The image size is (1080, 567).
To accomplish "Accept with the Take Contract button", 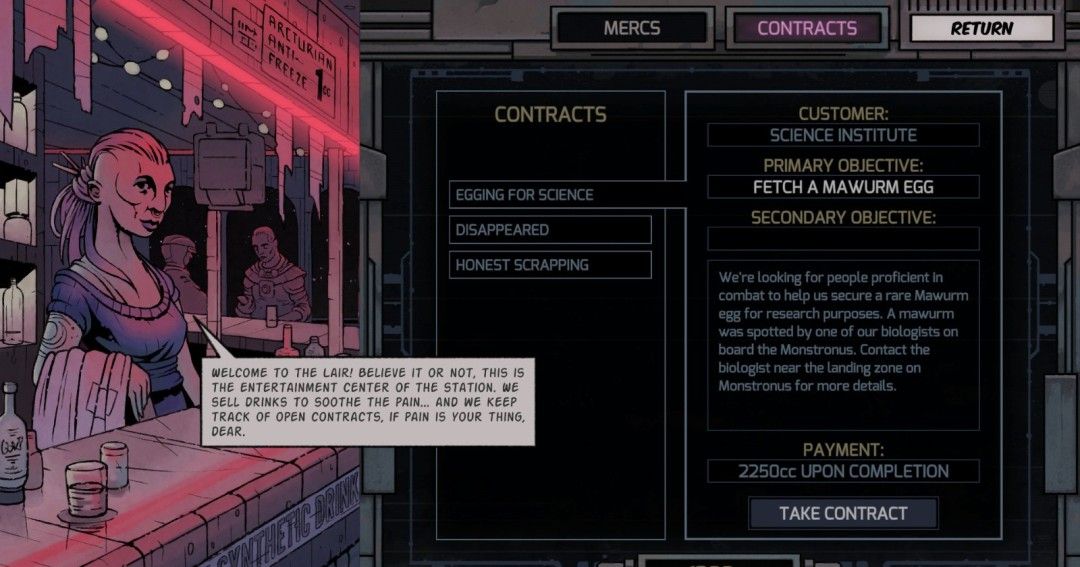I will [843, 513].
